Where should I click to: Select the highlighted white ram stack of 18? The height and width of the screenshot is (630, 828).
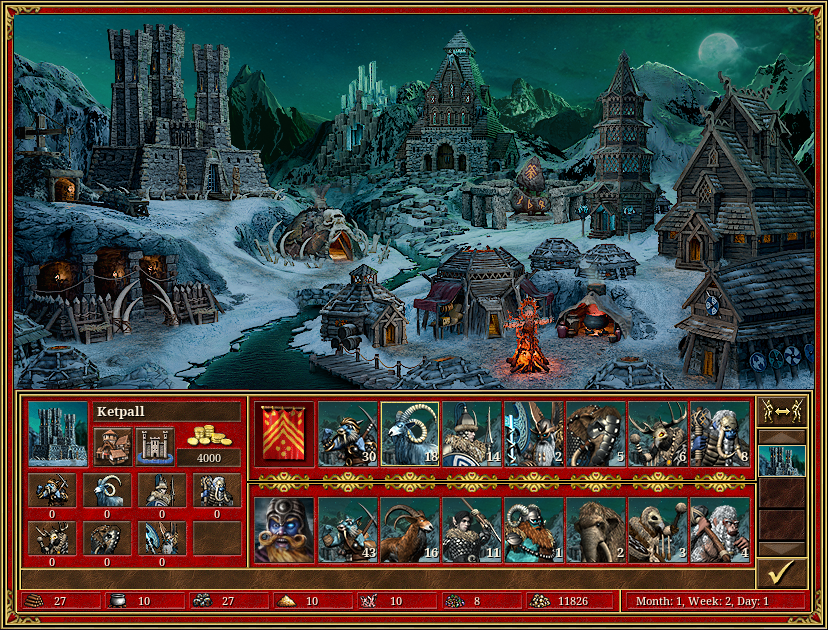(x=410, y=434)
